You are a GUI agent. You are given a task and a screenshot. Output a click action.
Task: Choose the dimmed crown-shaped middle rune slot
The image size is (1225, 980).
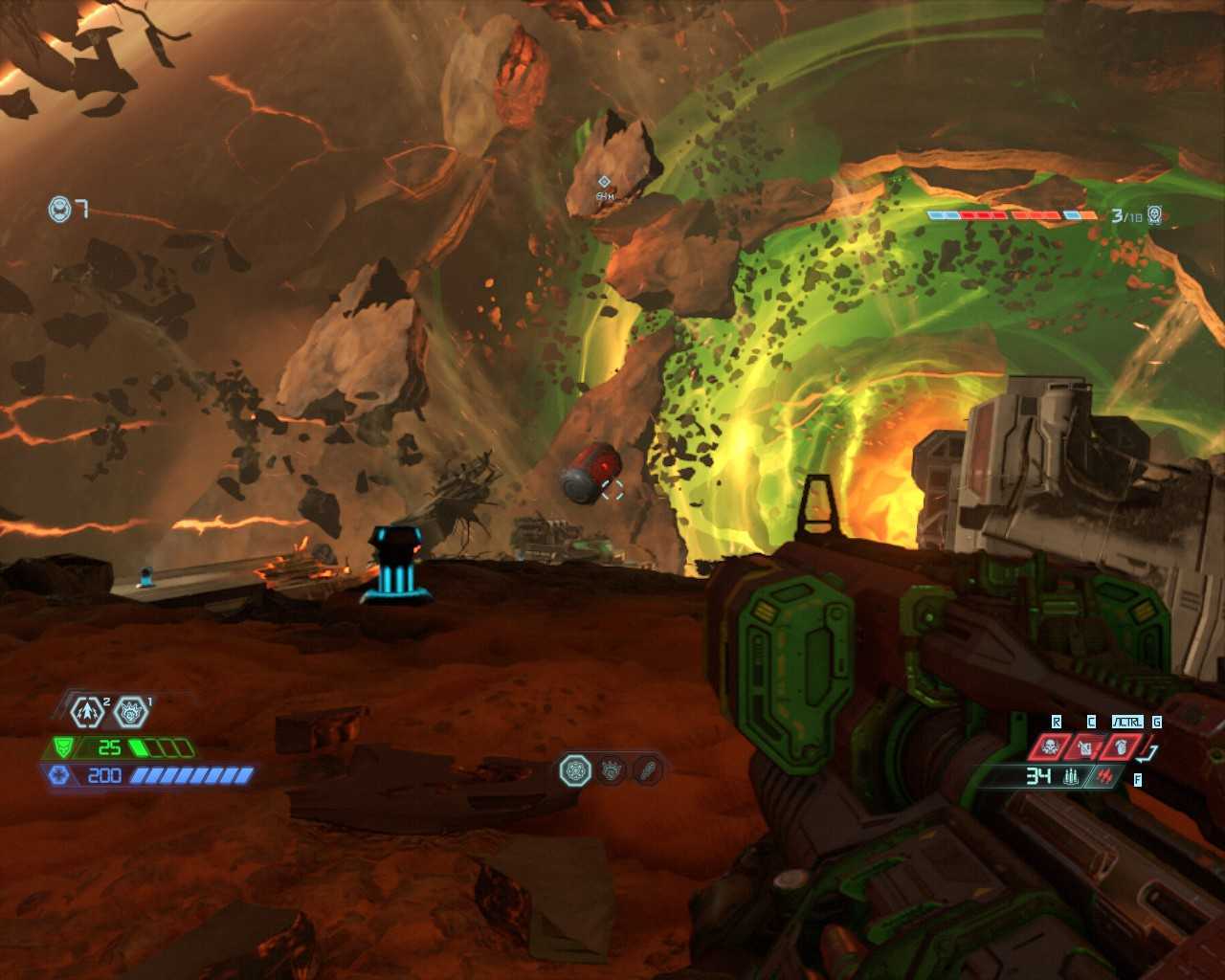click(x=612, y=770)
